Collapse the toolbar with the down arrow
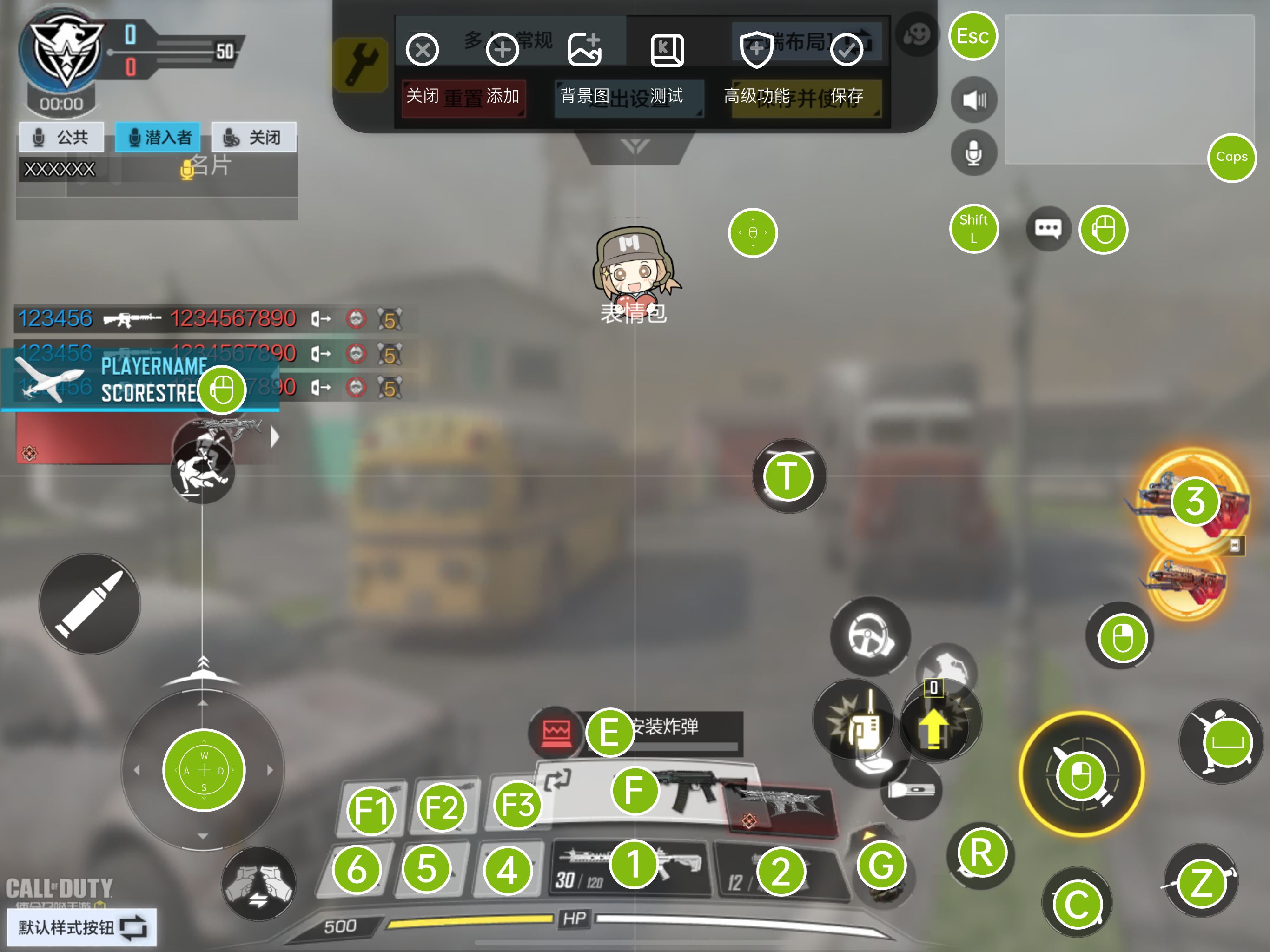 point(635,147)
